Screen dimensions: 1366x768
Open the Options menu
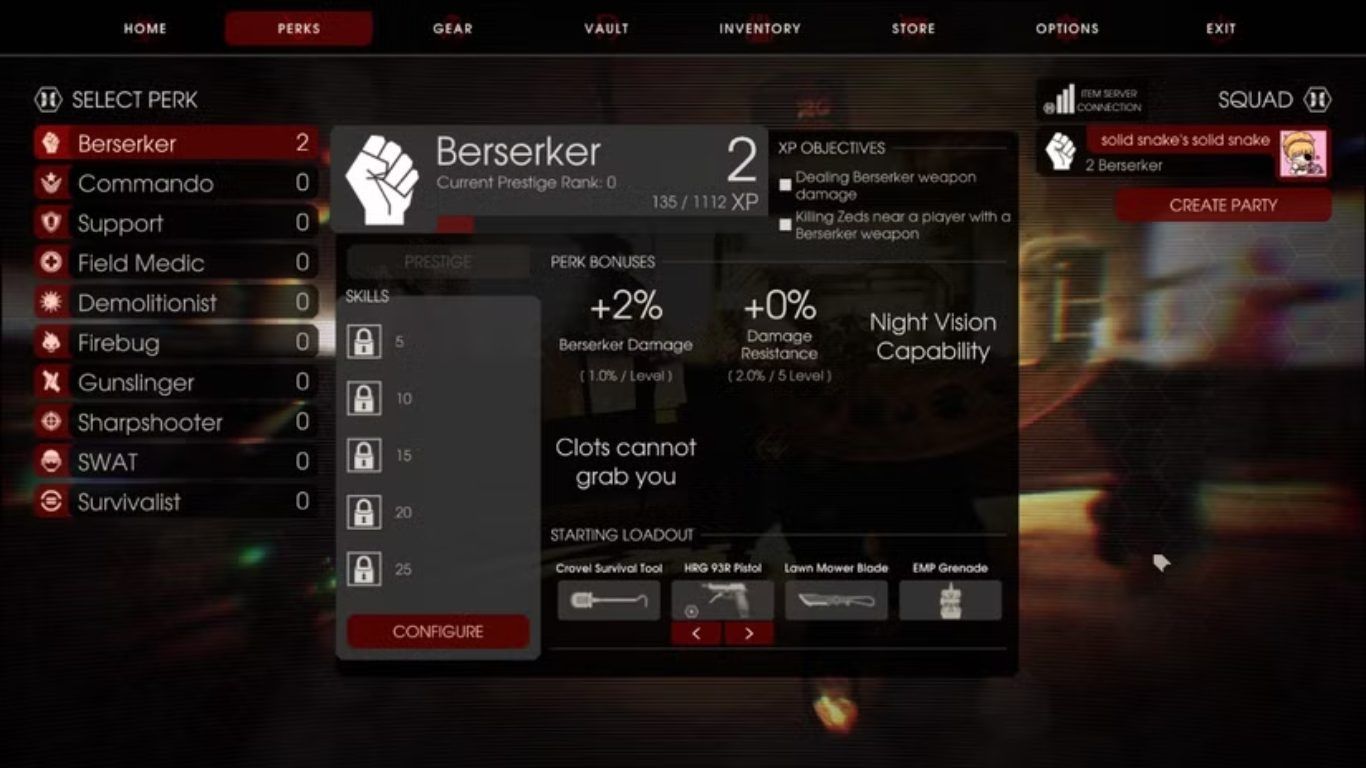1067,29
